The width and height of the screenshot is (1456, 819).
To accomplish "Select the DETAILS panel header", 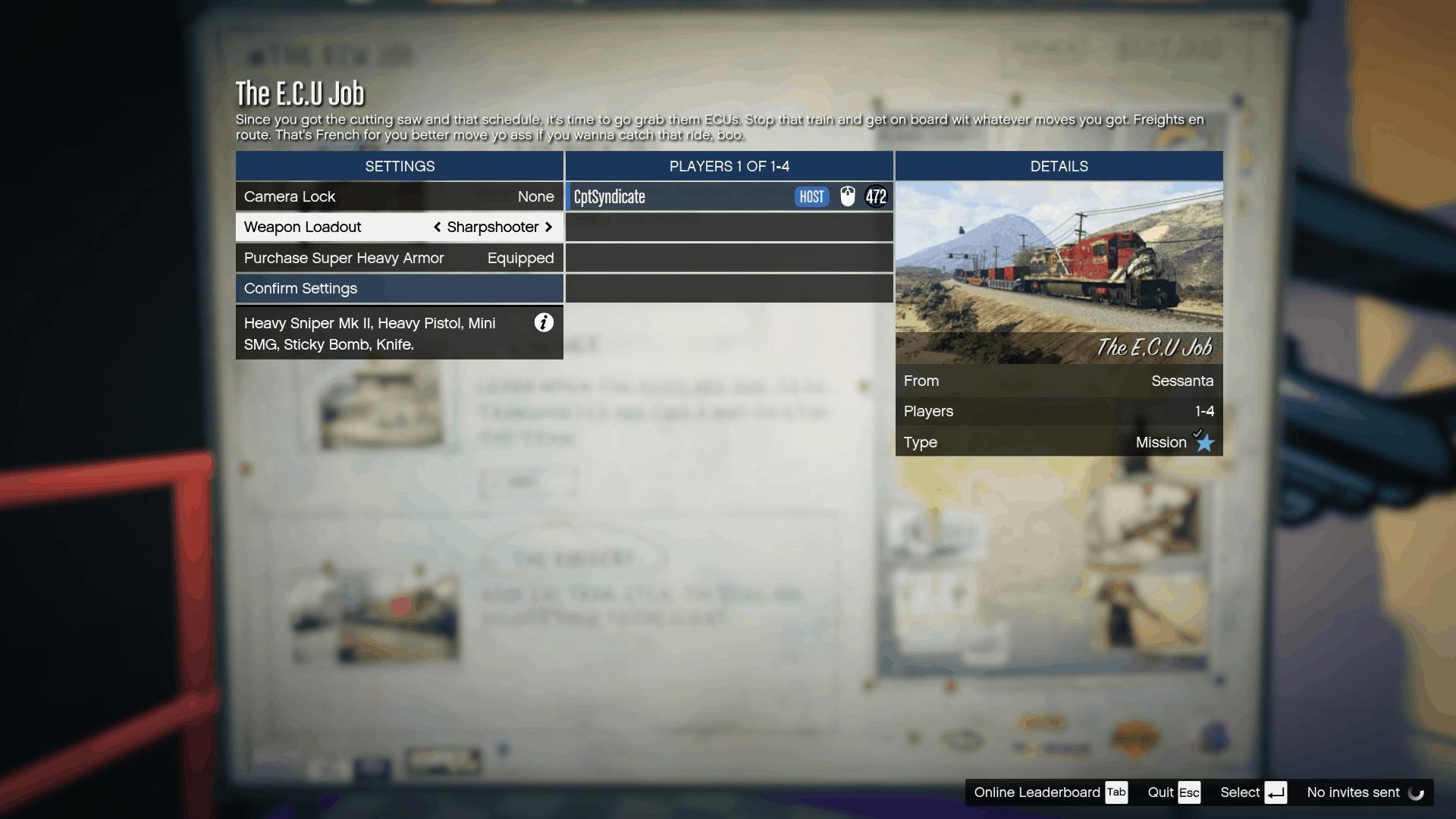I will pos(1059,166).
